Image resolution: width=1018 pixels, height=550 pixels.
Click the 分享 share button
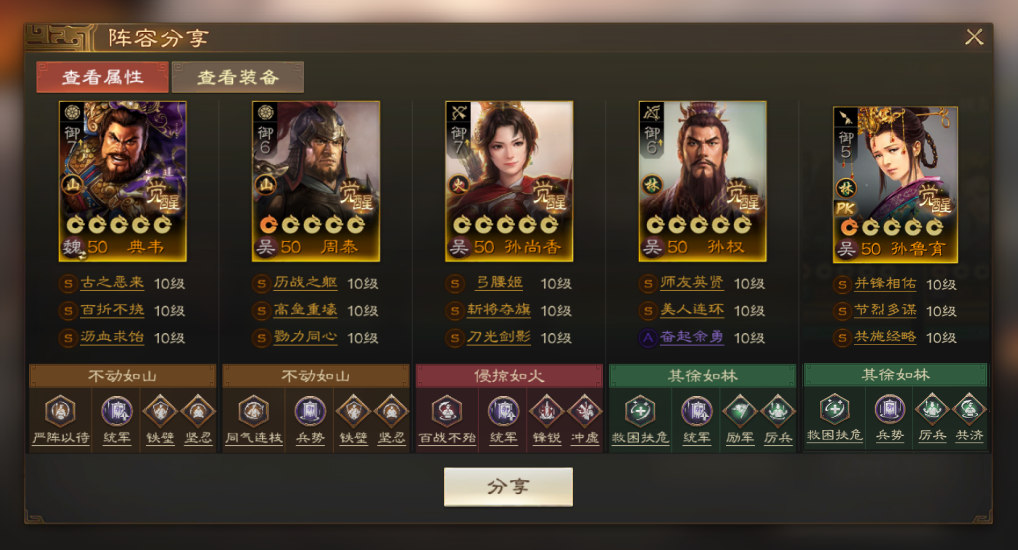[508, 487]
